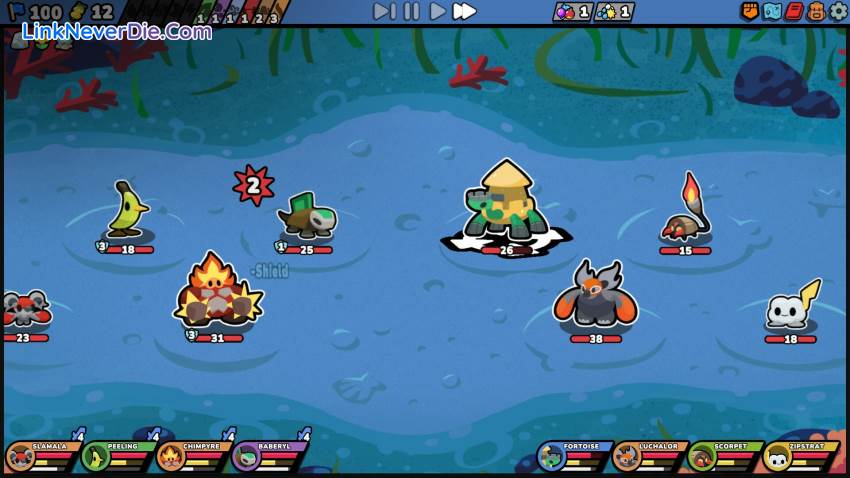
Task: Select Baberyl's team portrait card
Action: click(267, 457)
